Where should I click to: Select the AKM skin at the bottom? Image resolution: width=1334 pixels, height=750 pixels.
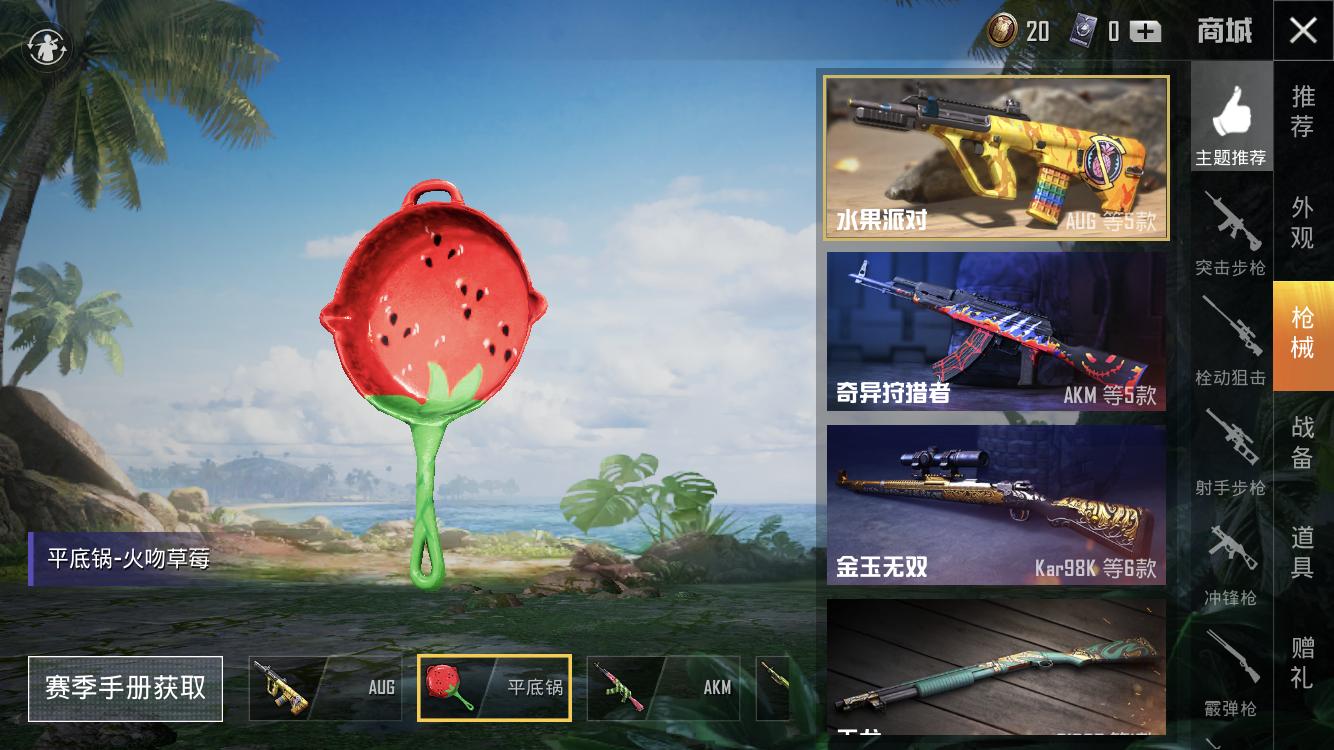[x=662, y=688]
